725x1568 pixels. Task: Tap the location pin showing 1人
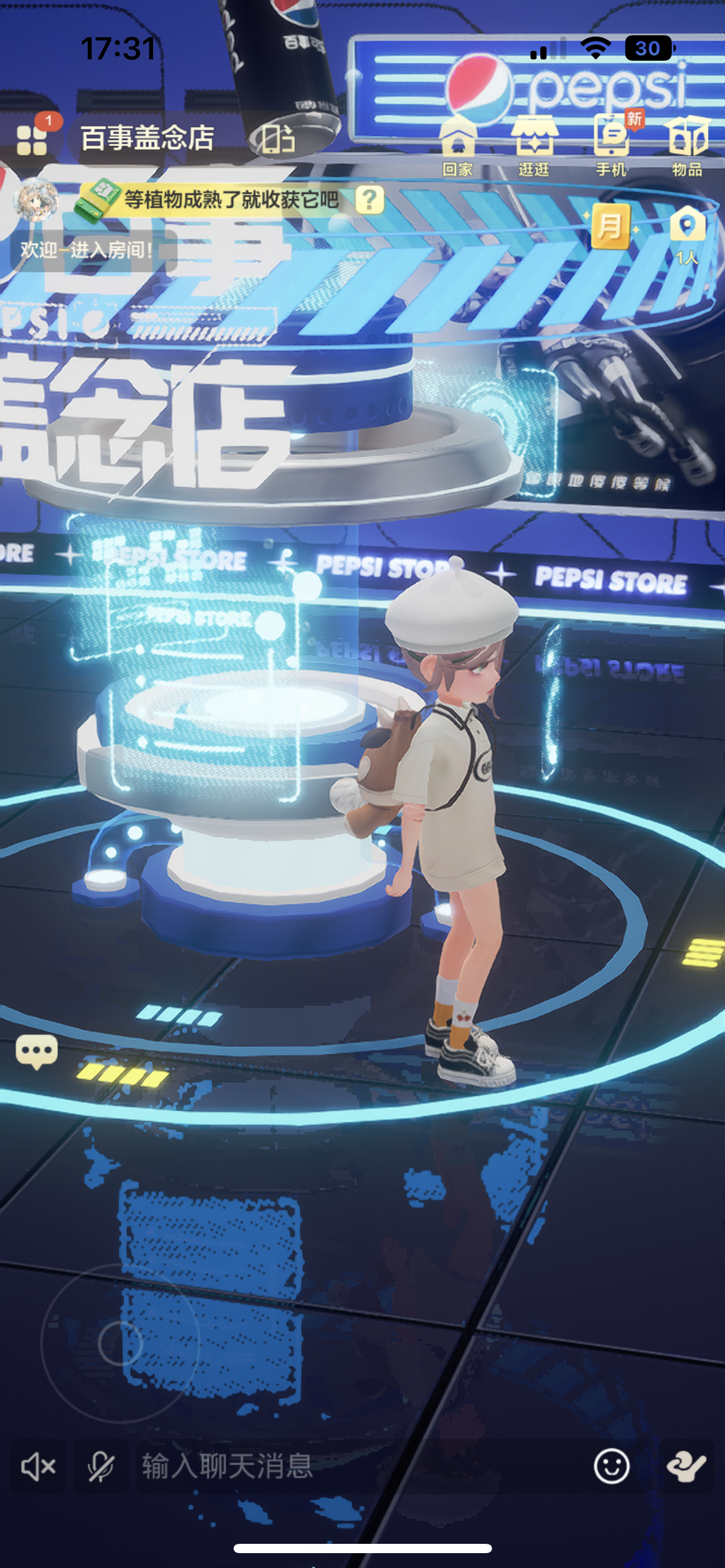(687, 232)
